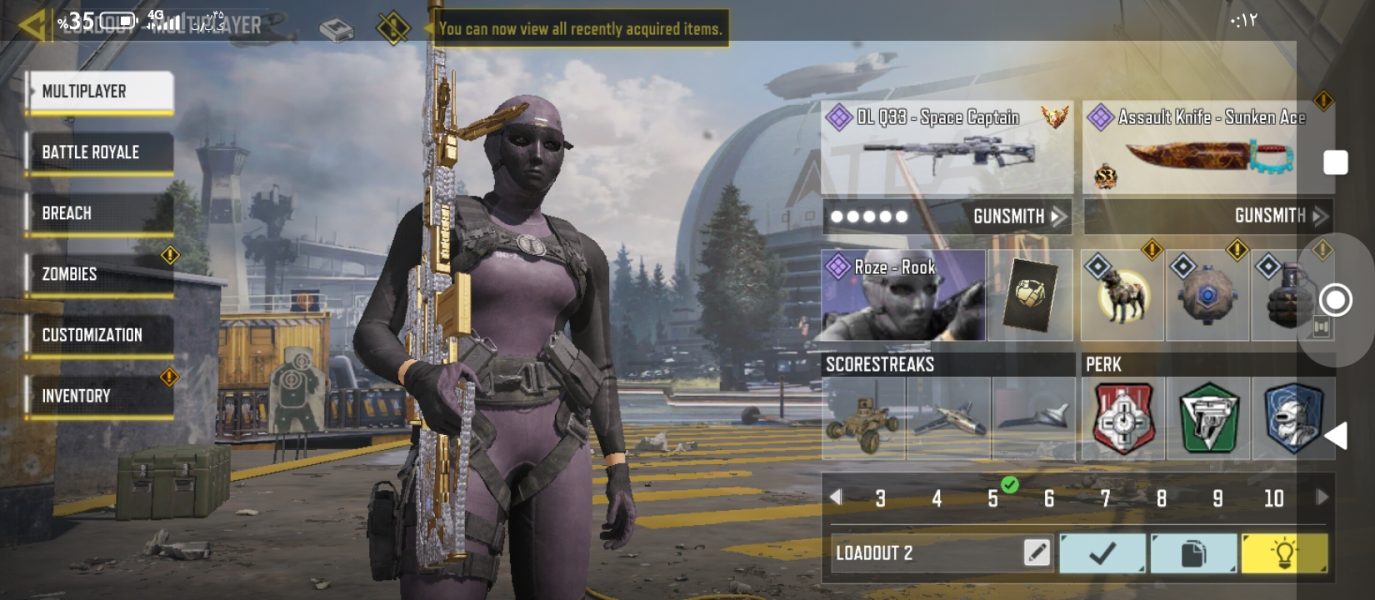Select the Roze - Rook operator

click(903, 296)
